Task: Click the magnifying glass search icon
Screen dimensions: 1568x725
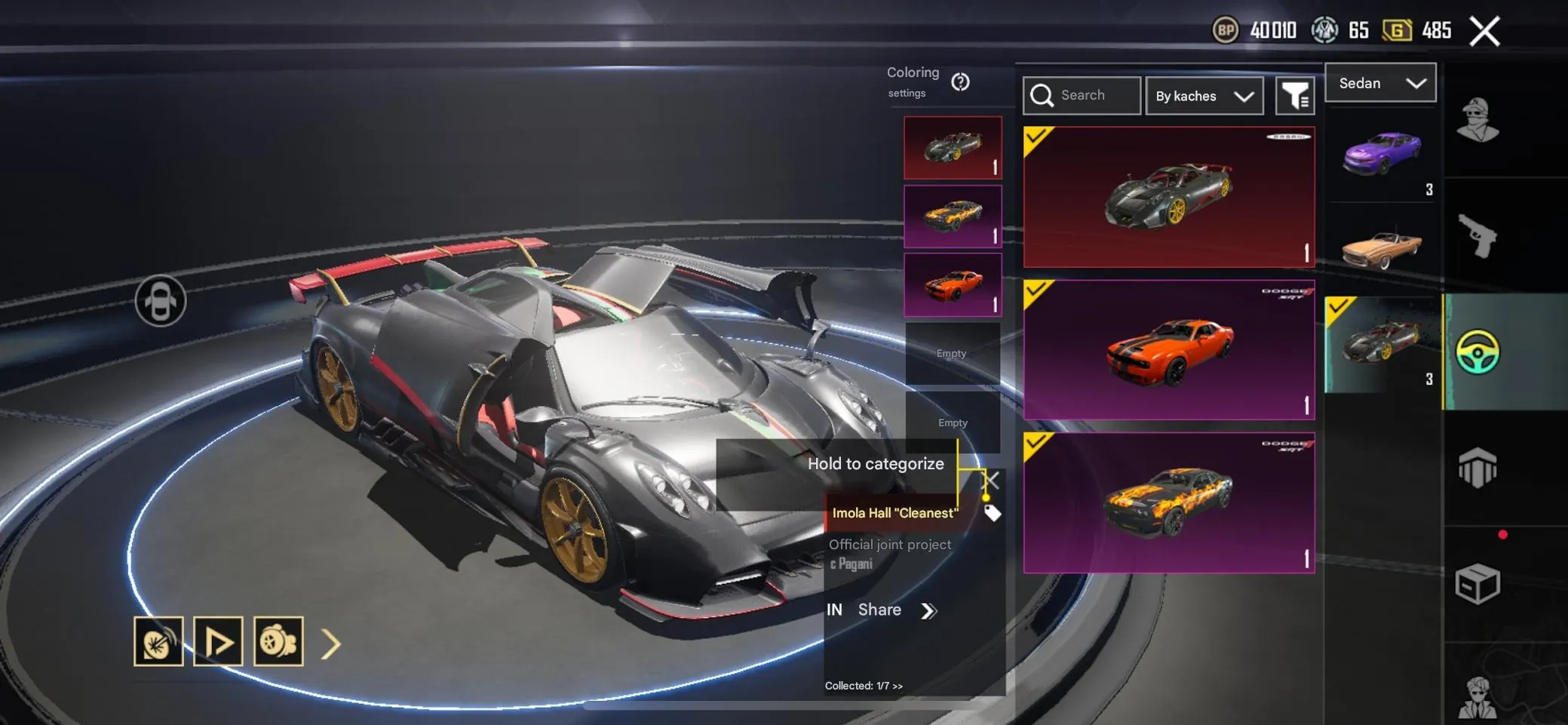Action: click(x=1044, y=95)
